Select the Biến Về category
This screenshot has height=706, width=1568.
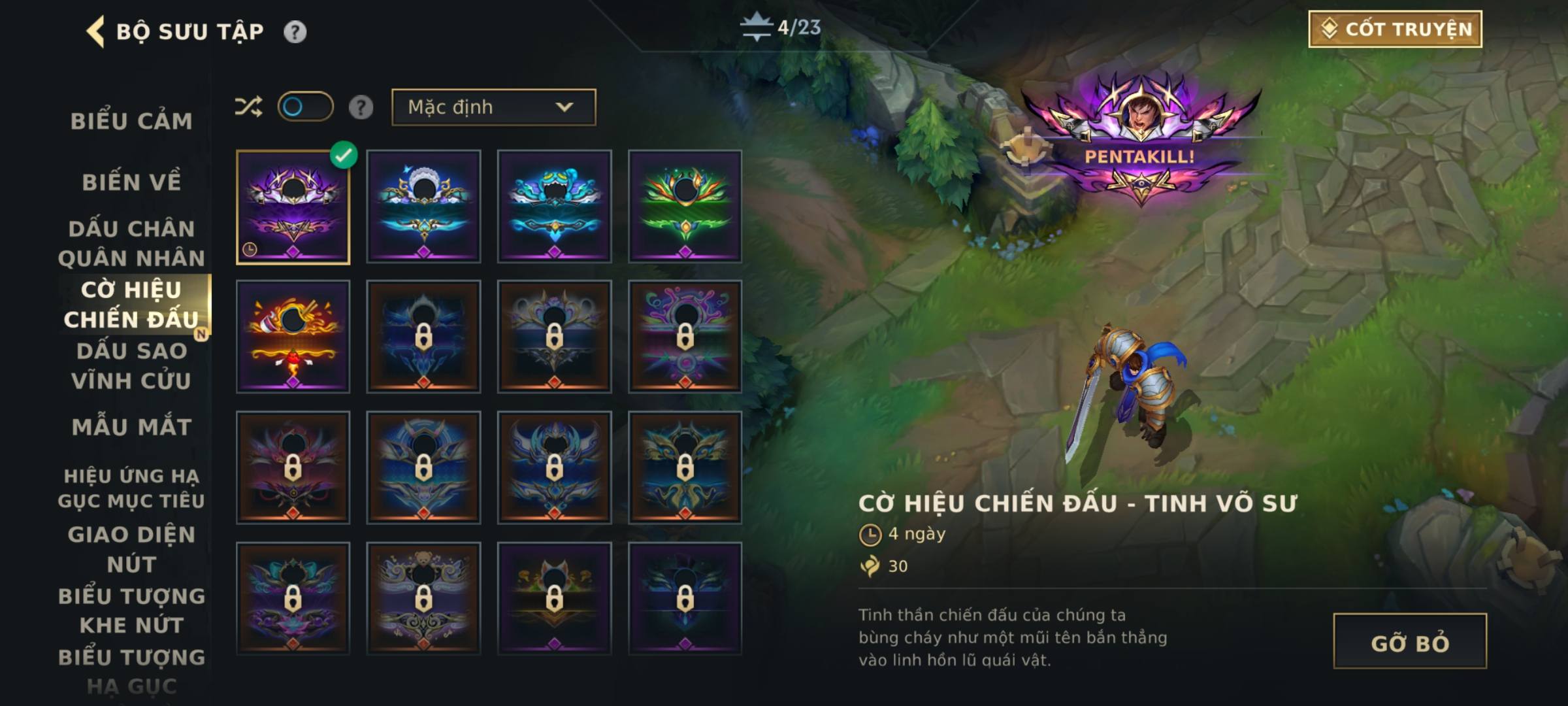131,182
